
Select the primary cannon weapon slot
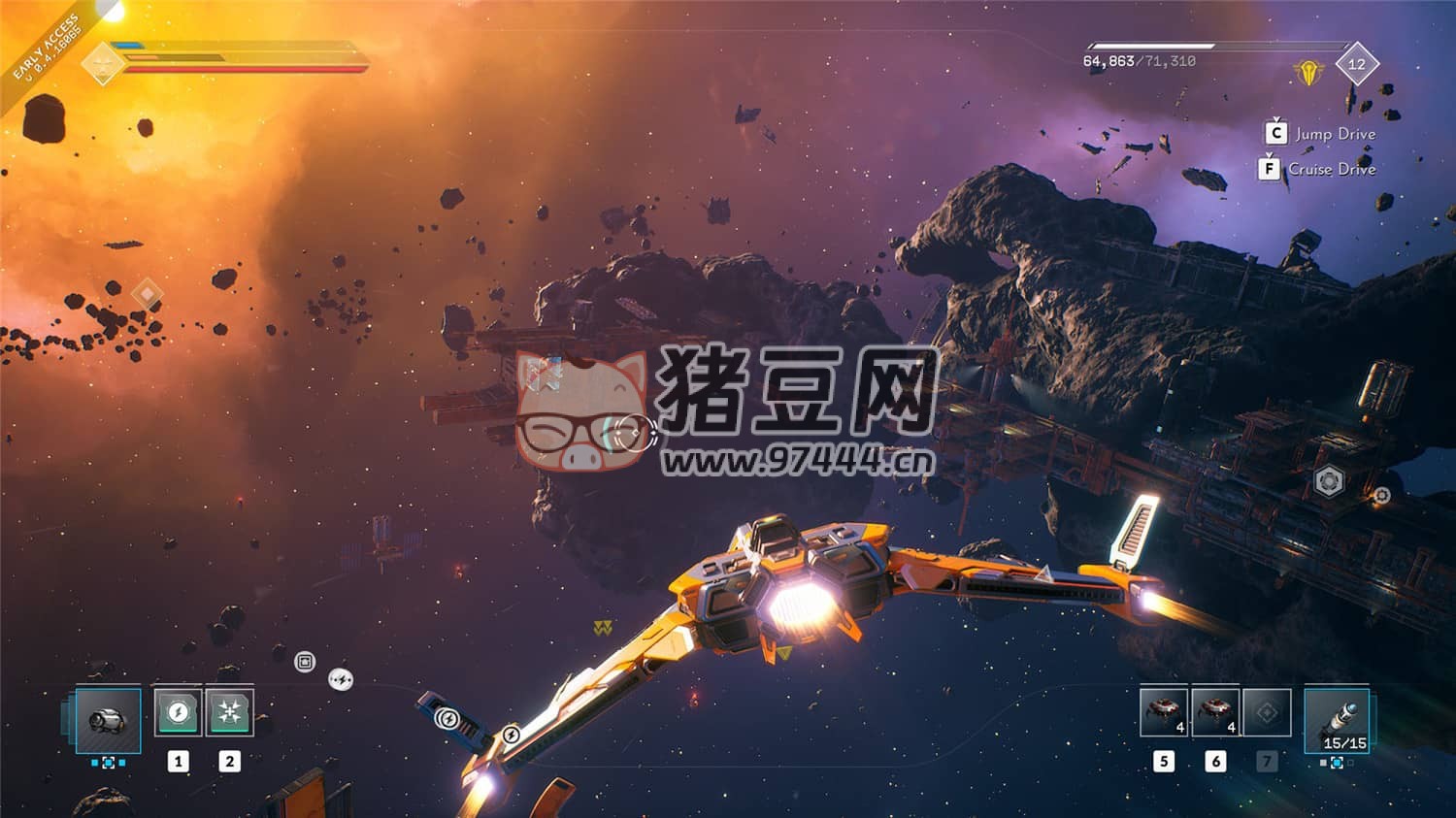108,719
